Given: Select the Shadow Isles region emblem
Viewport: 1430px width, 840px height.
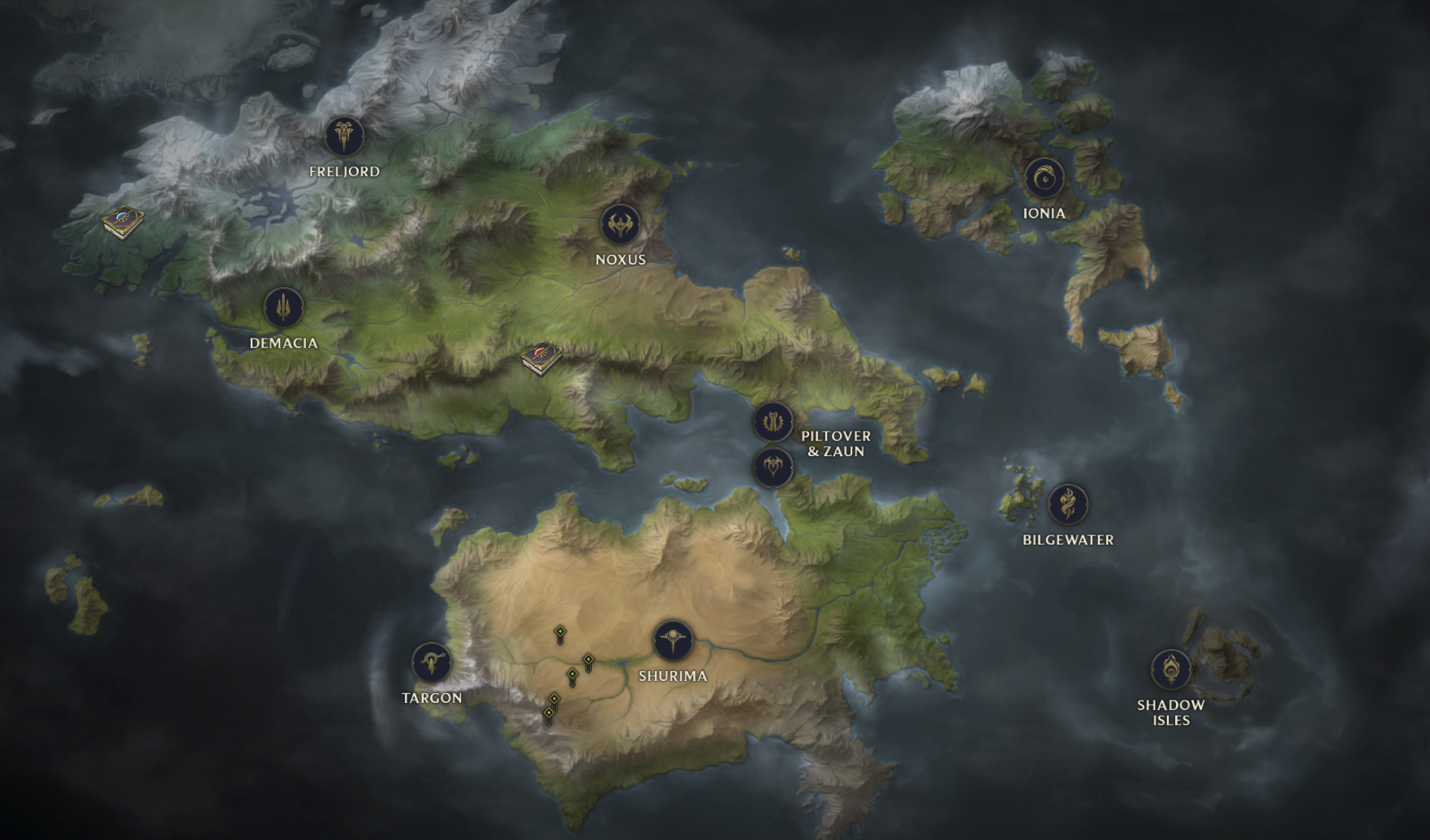Looking at the screenshot, I should click(x=1170, y=670).
